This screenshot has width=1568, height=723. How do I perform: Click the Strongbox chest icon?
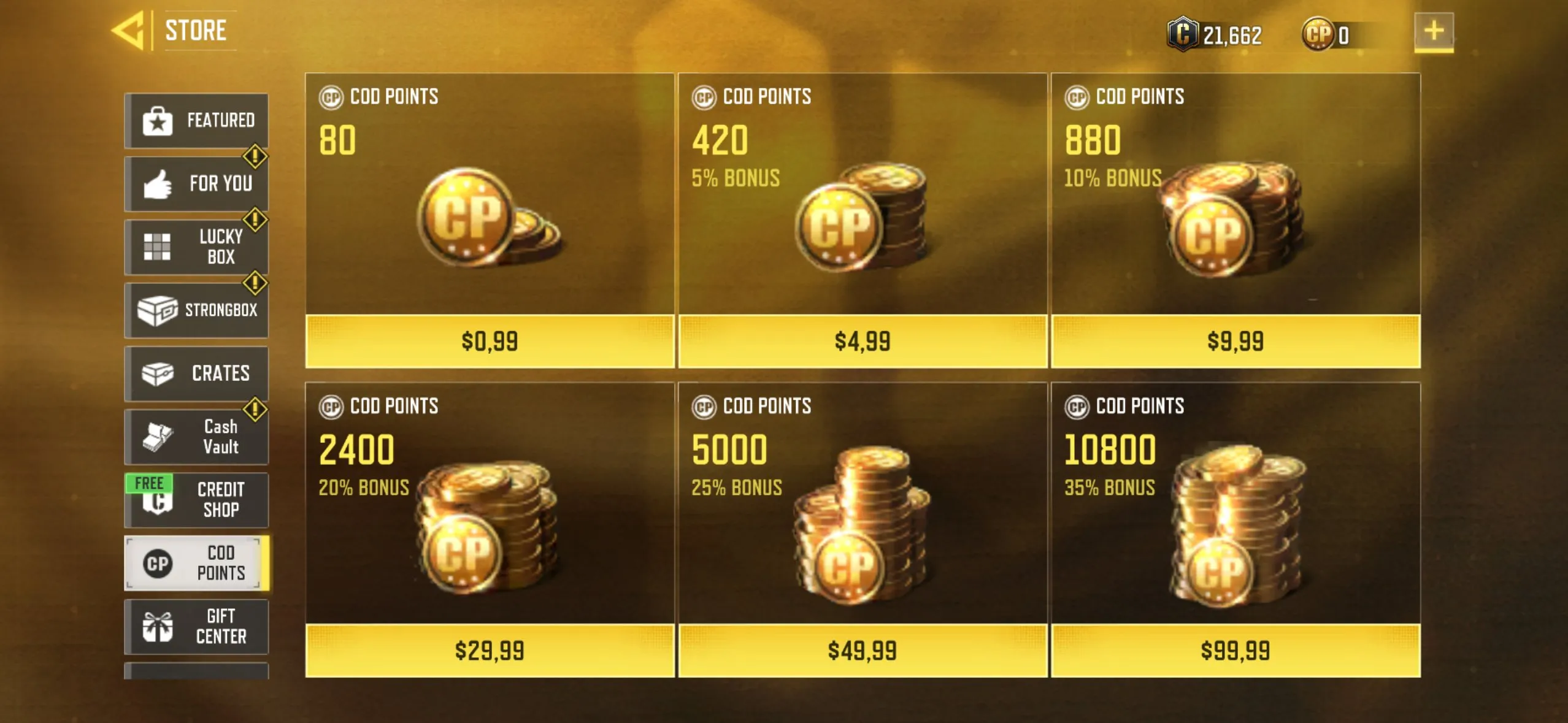tap(158, 309)
